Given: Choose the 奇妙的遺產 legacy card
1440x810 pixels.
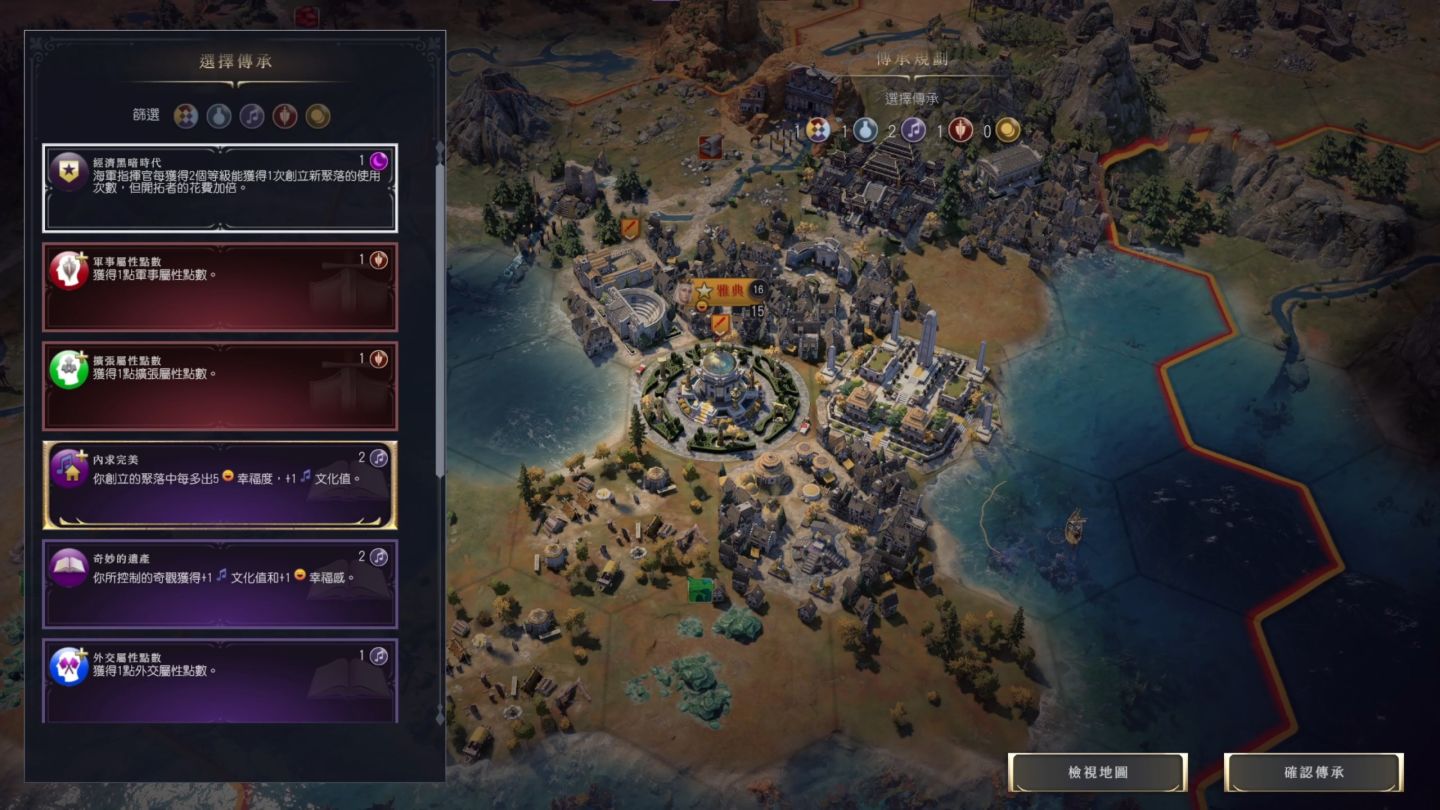Looking at the screenshot, I should [x=220, y=584].
